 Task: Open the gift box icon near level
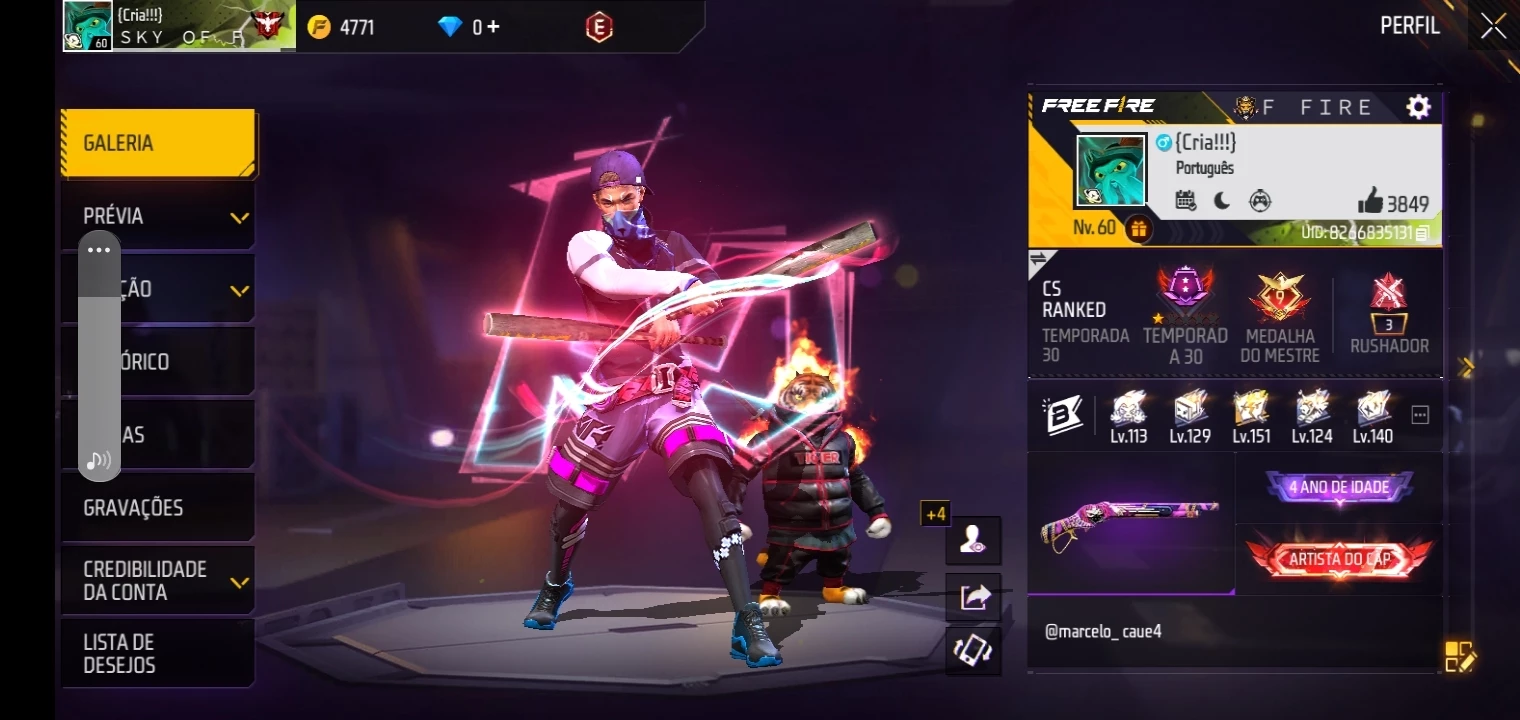point(1138,229)
